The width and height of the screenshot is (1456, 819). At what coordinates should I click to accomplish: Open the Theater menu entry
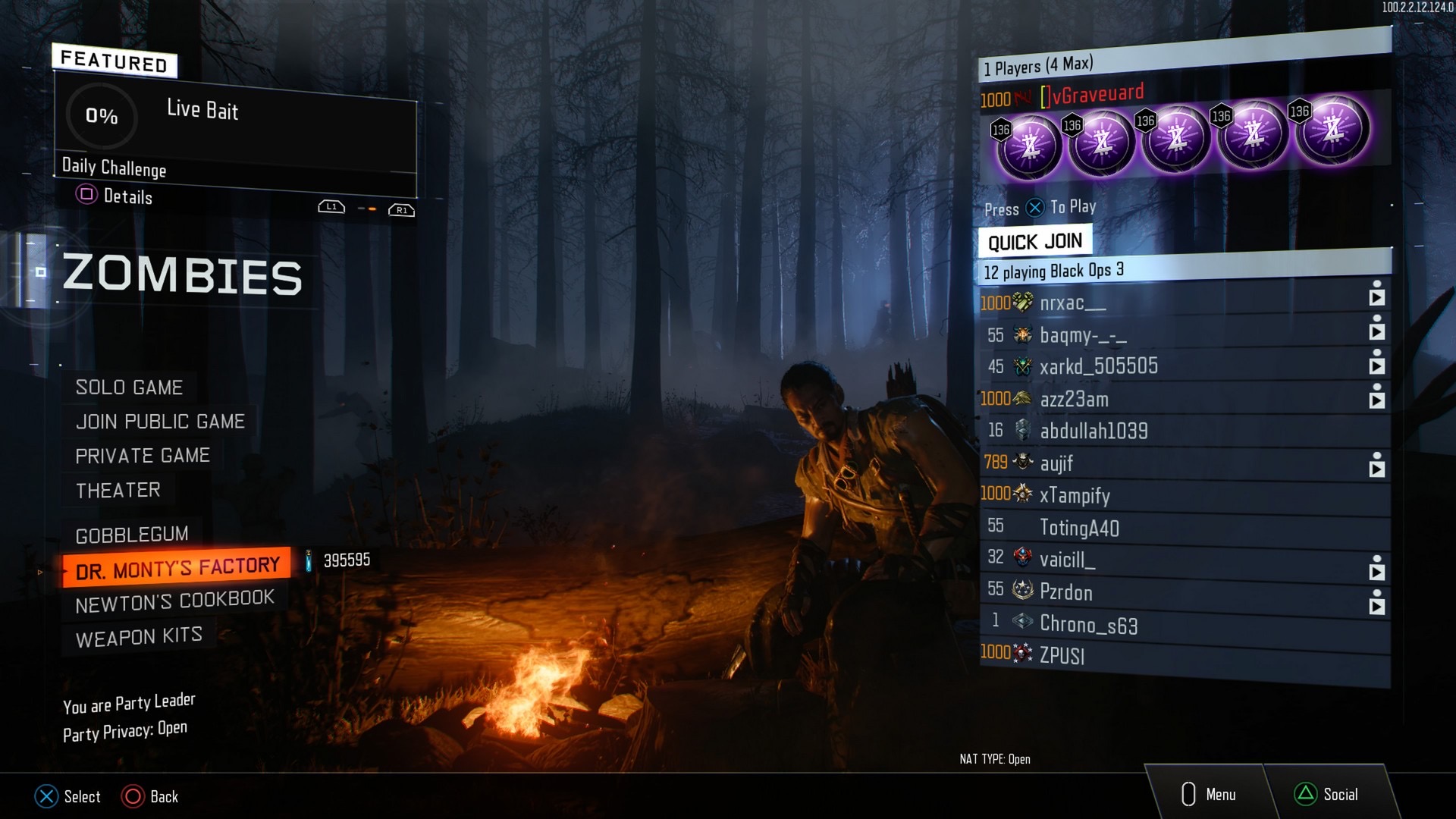pos(118,491)
